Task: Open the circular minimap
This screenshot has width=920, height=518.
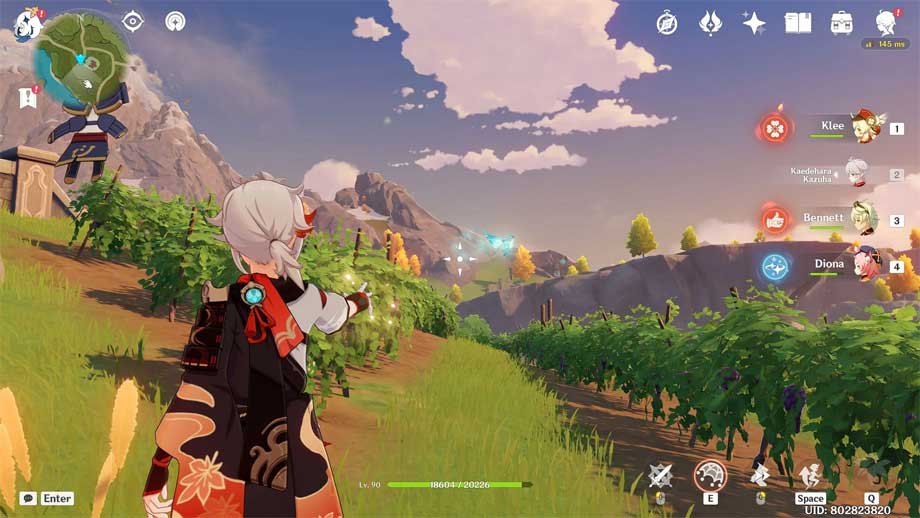Action: 82,58
